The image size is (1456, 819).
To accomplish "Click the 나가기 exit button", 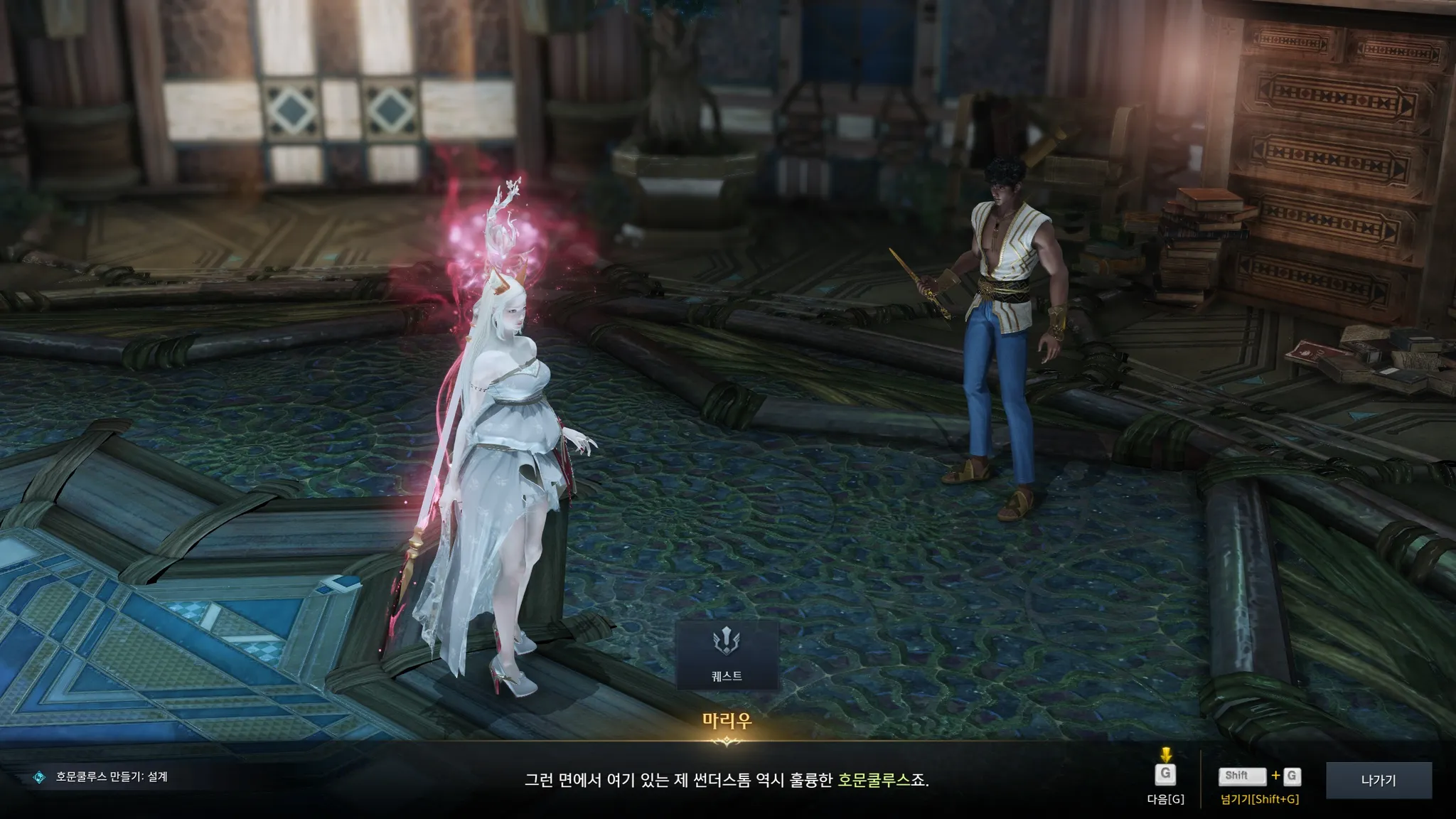I will click(x=1379, y=780).
